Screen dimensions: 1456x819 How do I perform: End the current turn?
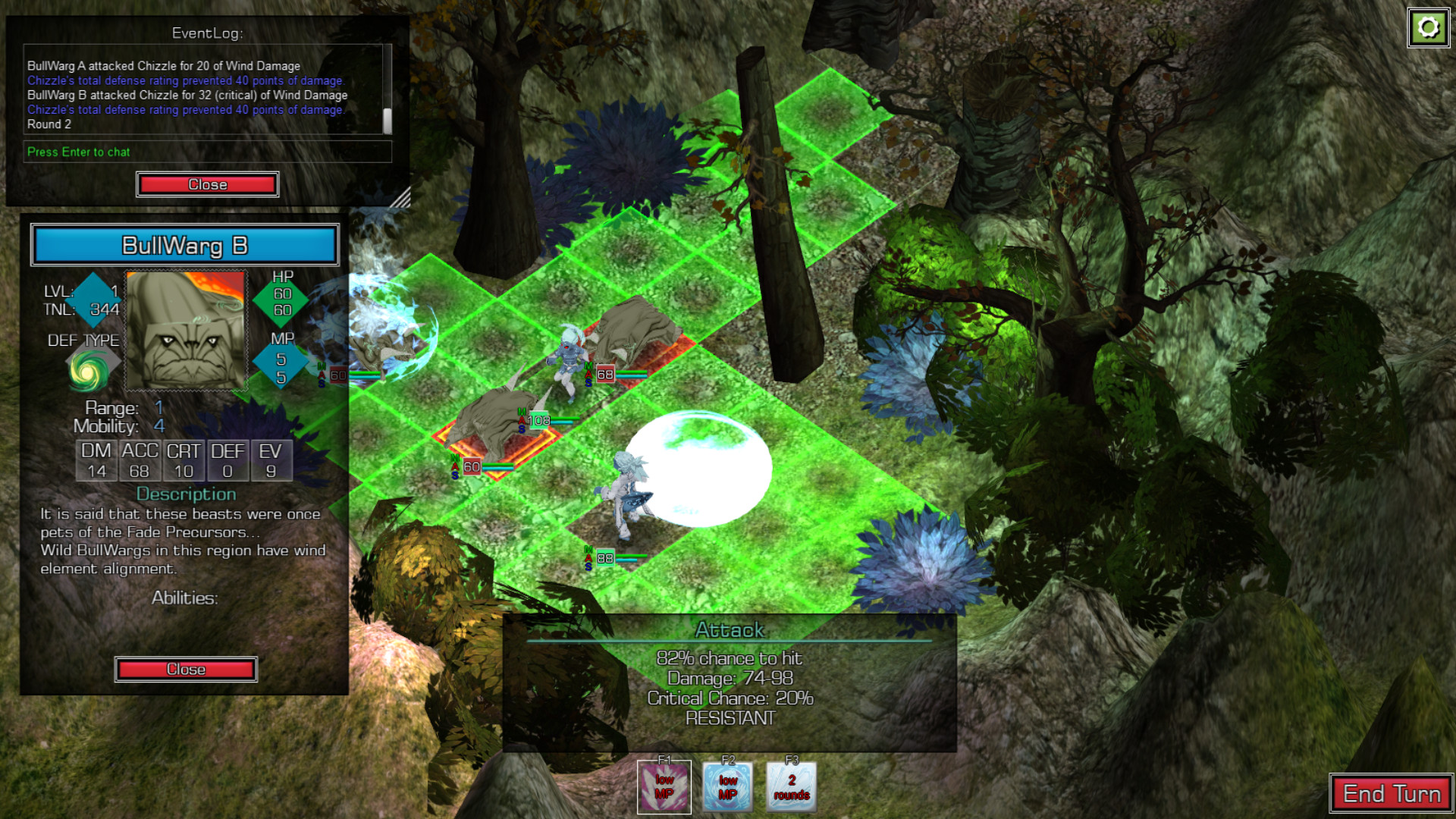tap(1391, 794)
